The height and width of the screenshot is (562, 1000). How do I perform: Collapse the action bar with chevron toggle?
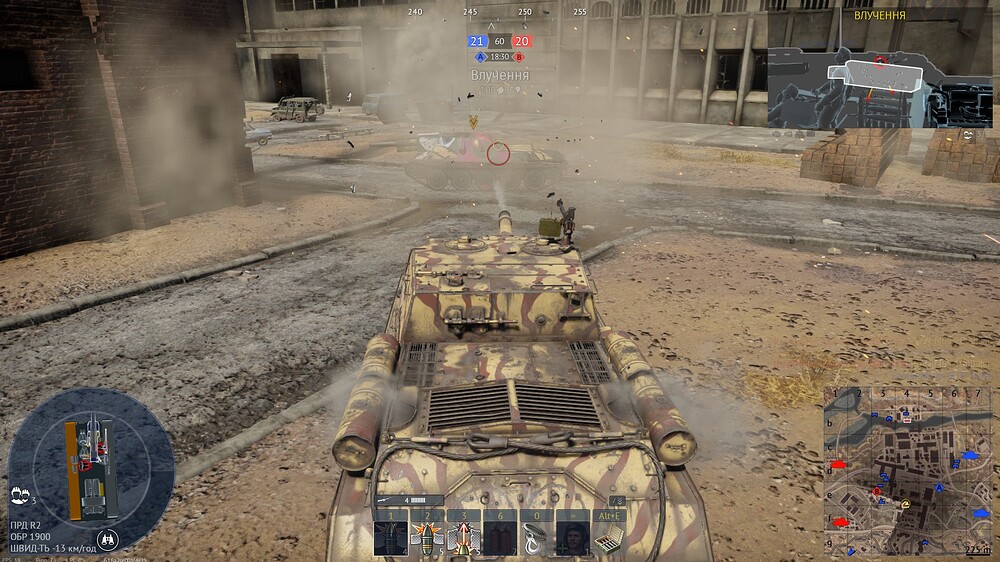[x=619, y=500]
